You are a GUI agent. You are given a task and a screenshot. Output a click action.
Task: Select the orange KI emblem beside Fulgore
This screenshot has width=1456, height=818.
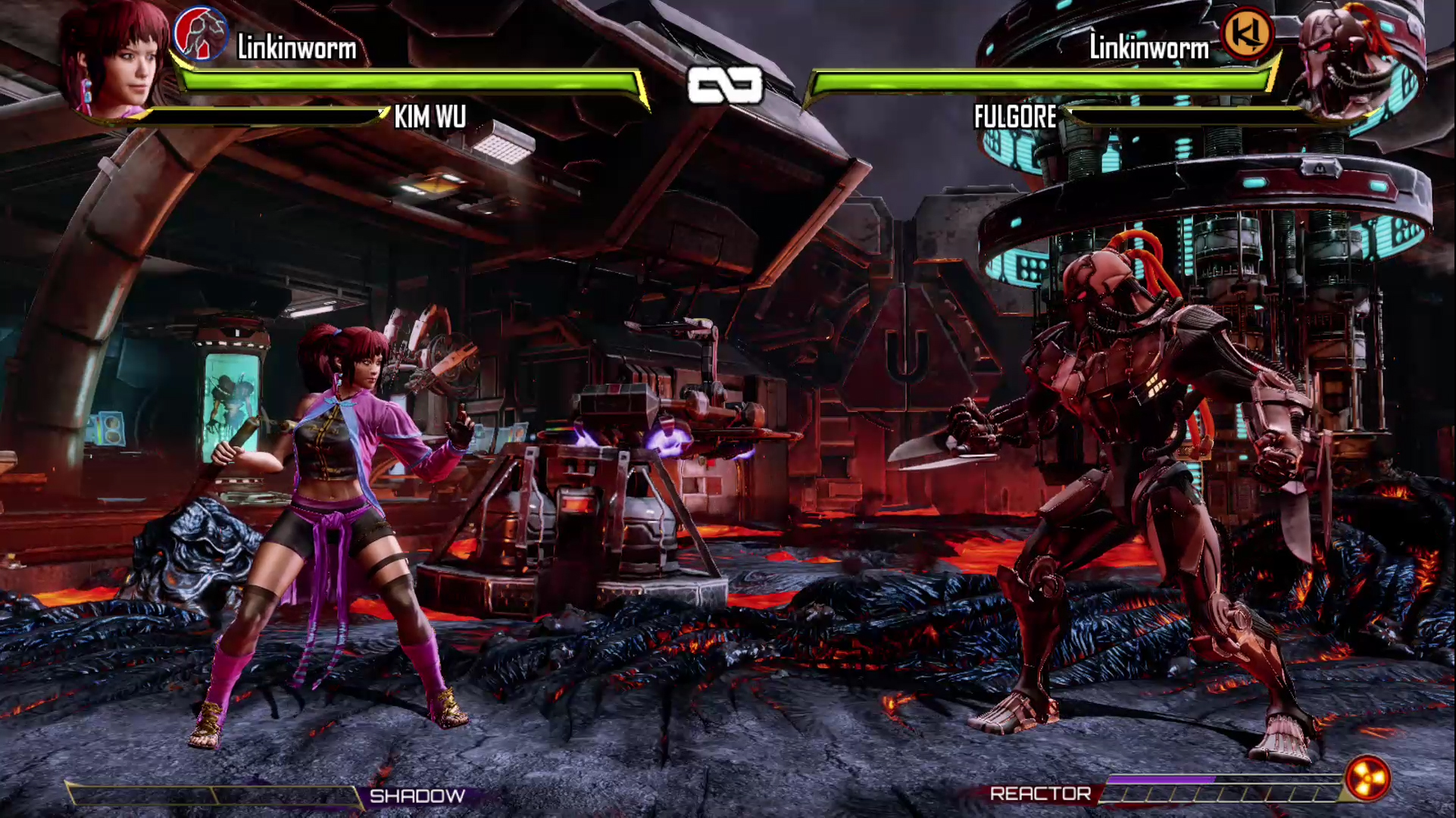(1247, 33)
